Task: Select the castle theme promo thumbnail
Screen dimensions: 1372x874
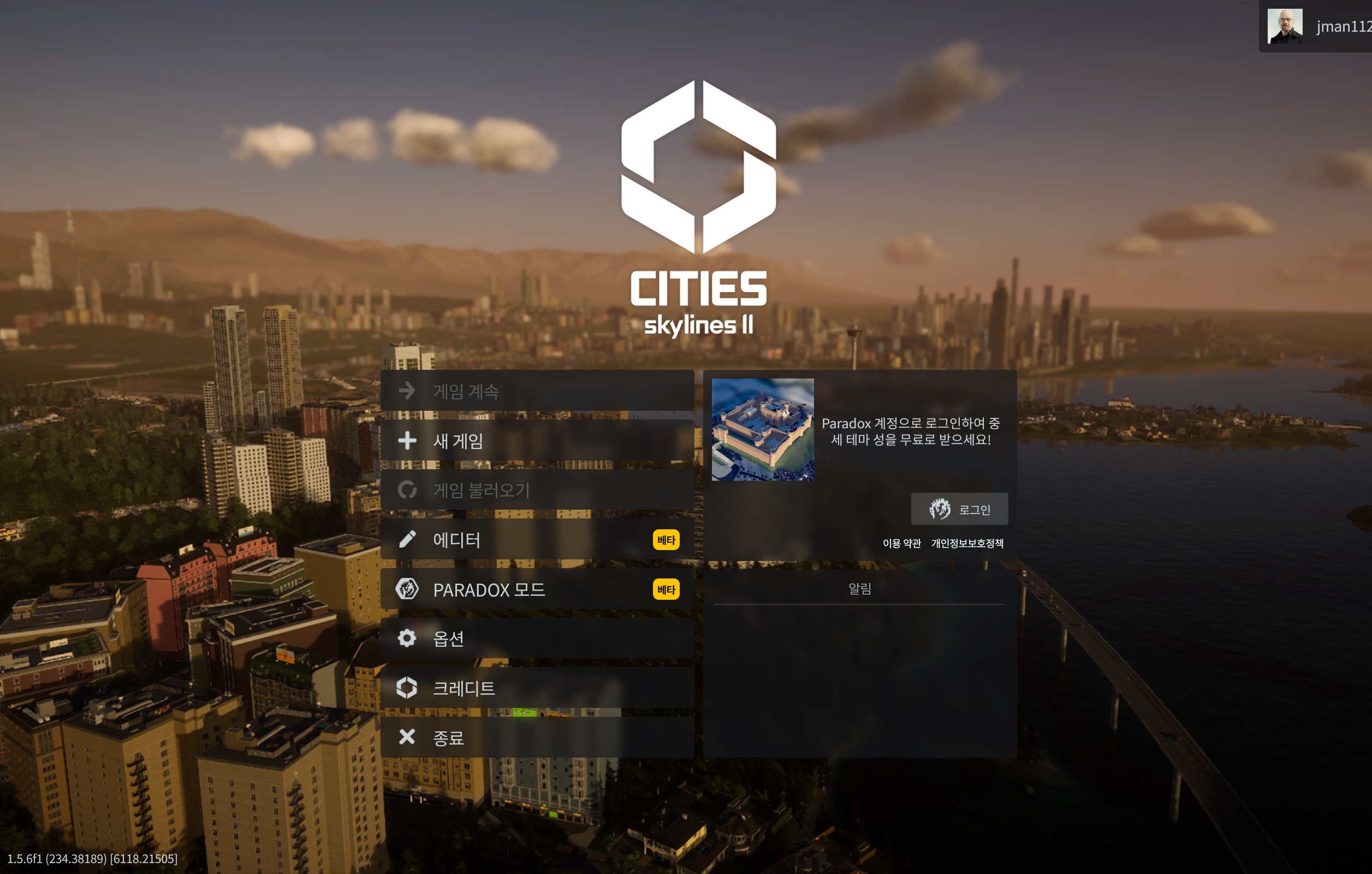Action: 762,430
